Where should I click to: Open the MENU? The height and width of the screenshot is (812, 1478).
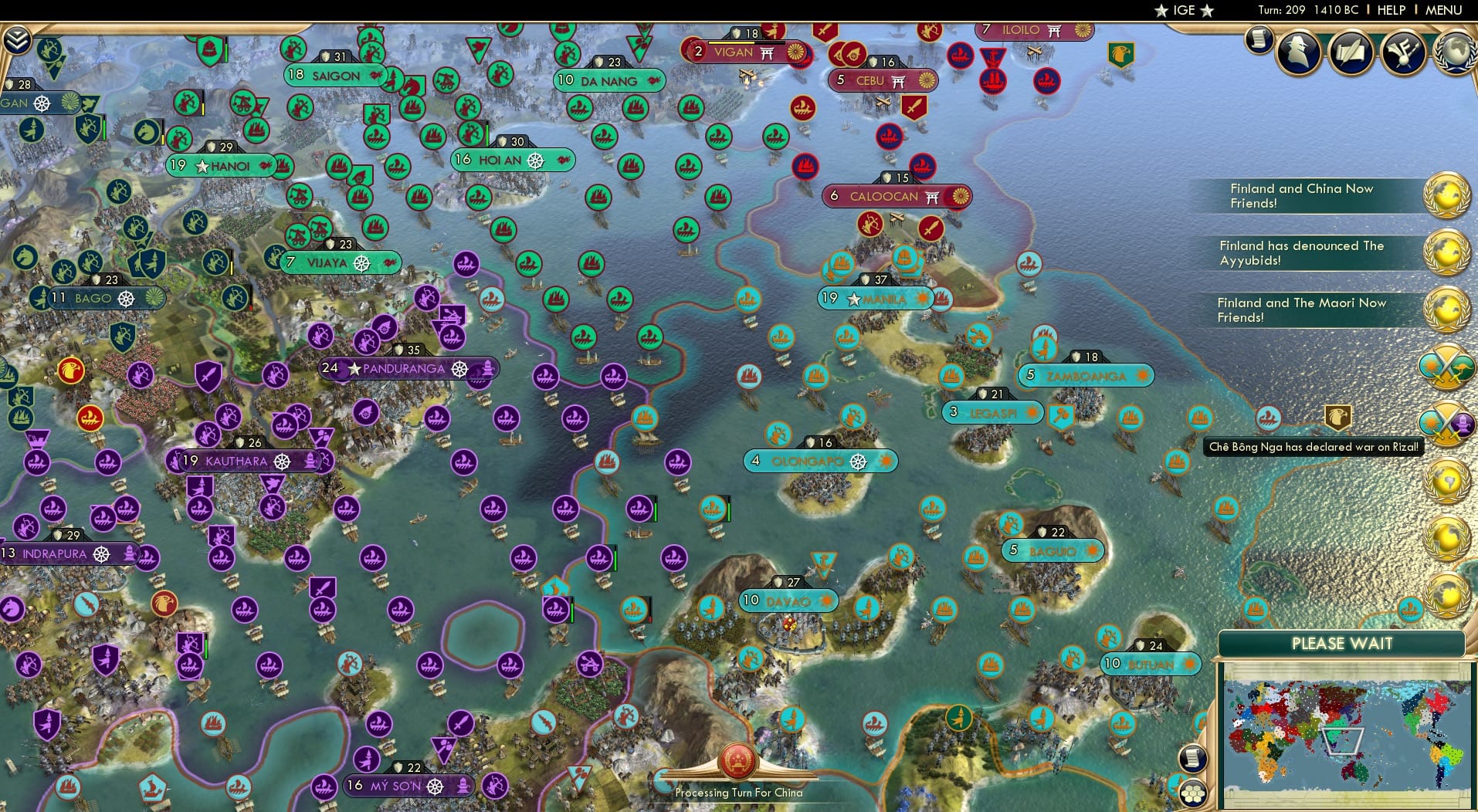click(x=1445, y=10)
